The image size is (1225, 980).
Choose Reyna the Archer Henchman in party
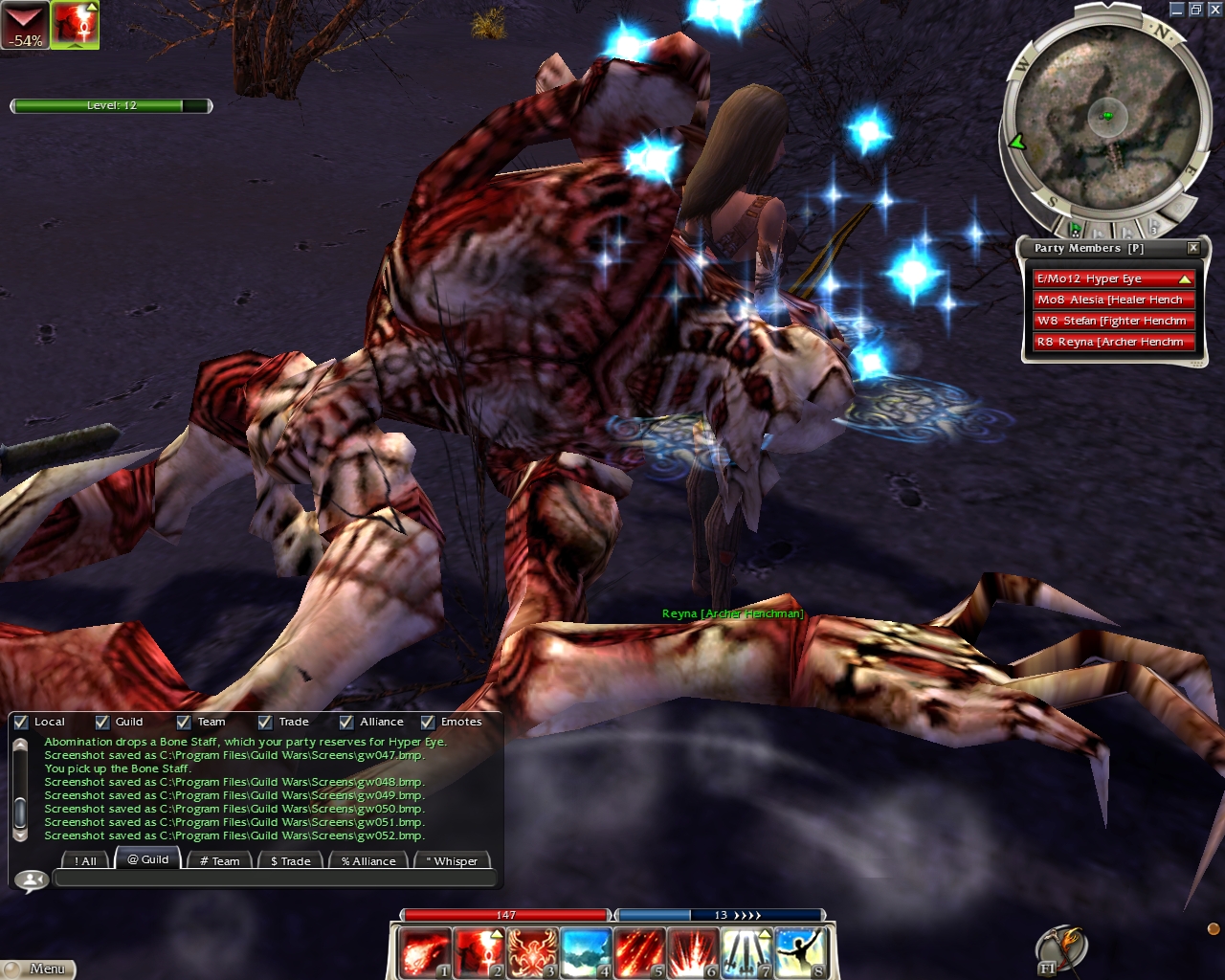[x=1112, y=342]
